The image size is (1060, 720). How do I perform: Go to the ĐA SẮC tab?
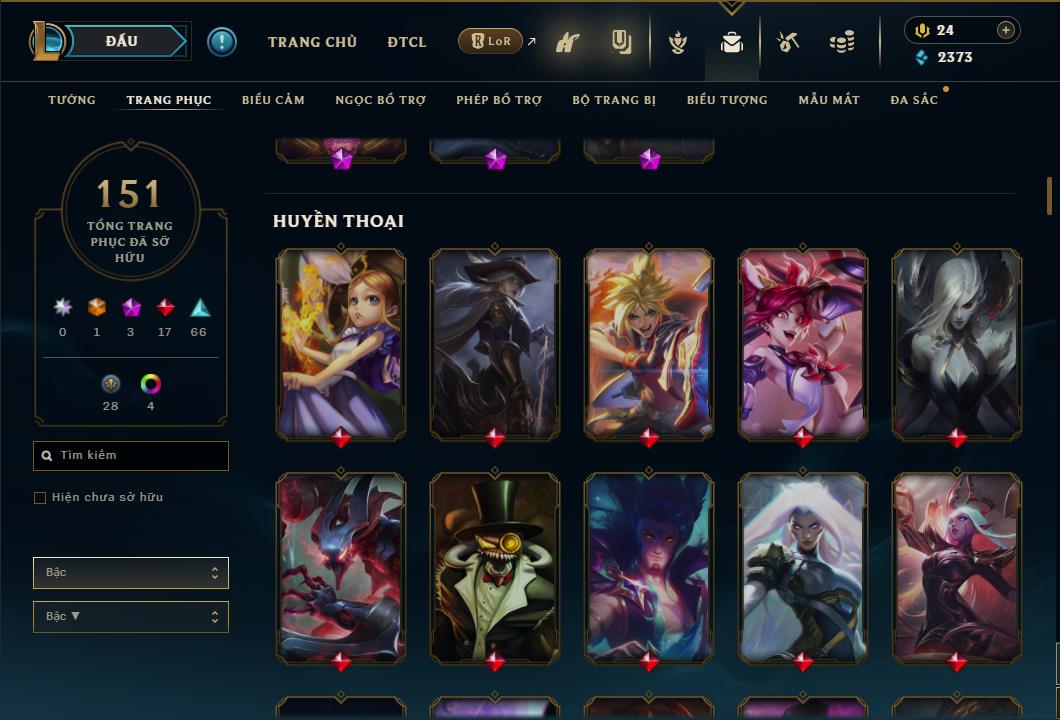pyautogui.click(x=914, y=100)
